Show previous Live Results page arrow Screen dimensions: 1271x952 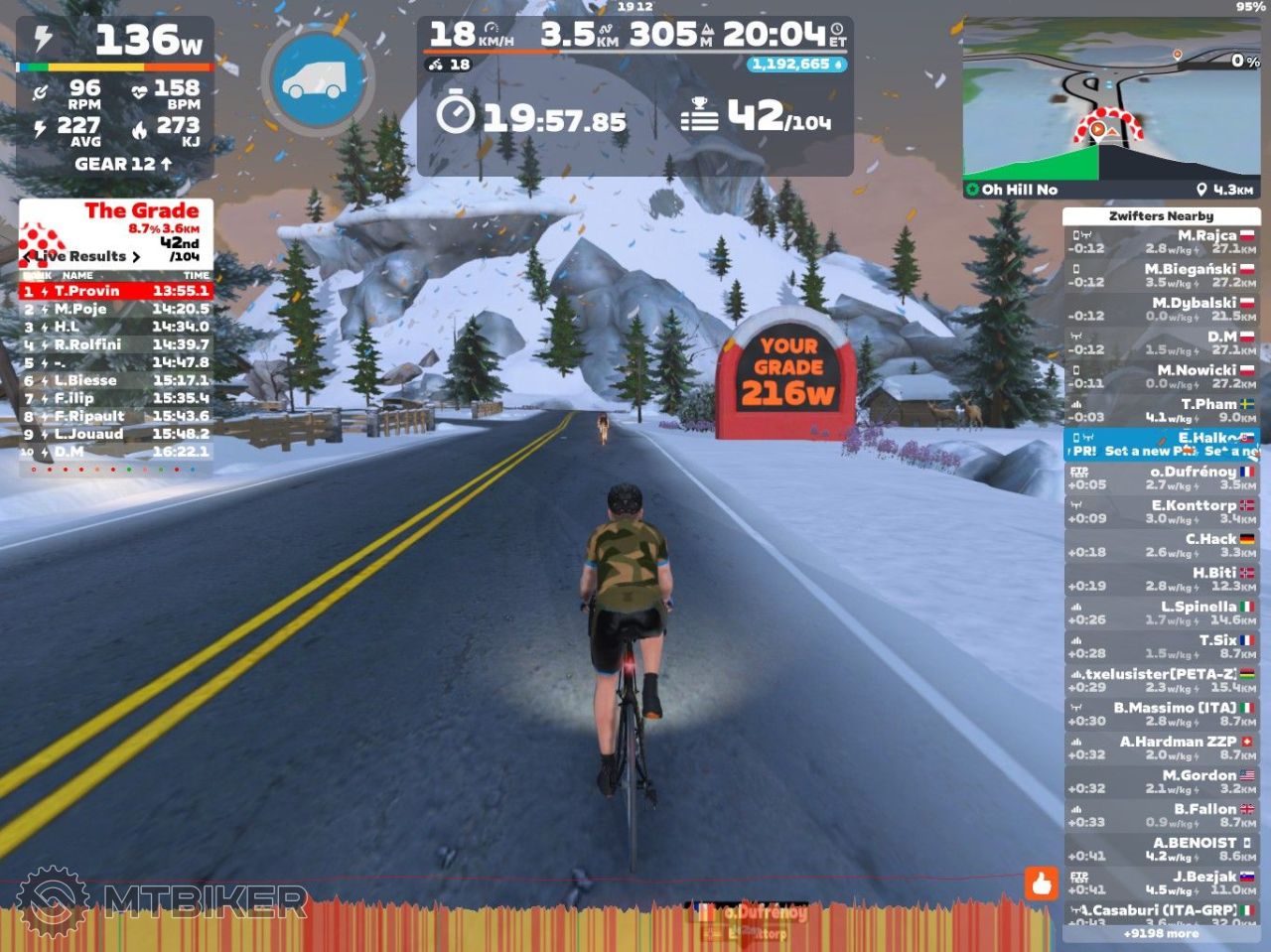click(x=28, y=256)
